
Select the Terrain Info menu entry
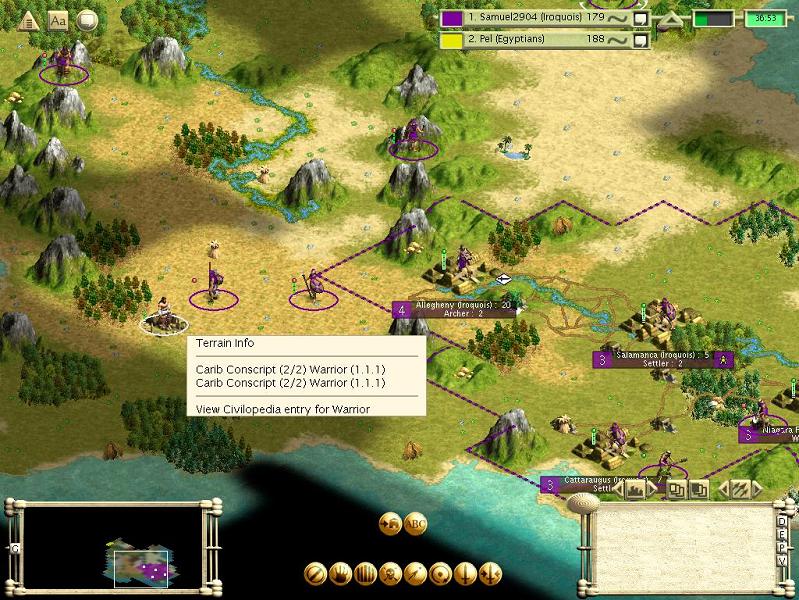tap(225, 344)
